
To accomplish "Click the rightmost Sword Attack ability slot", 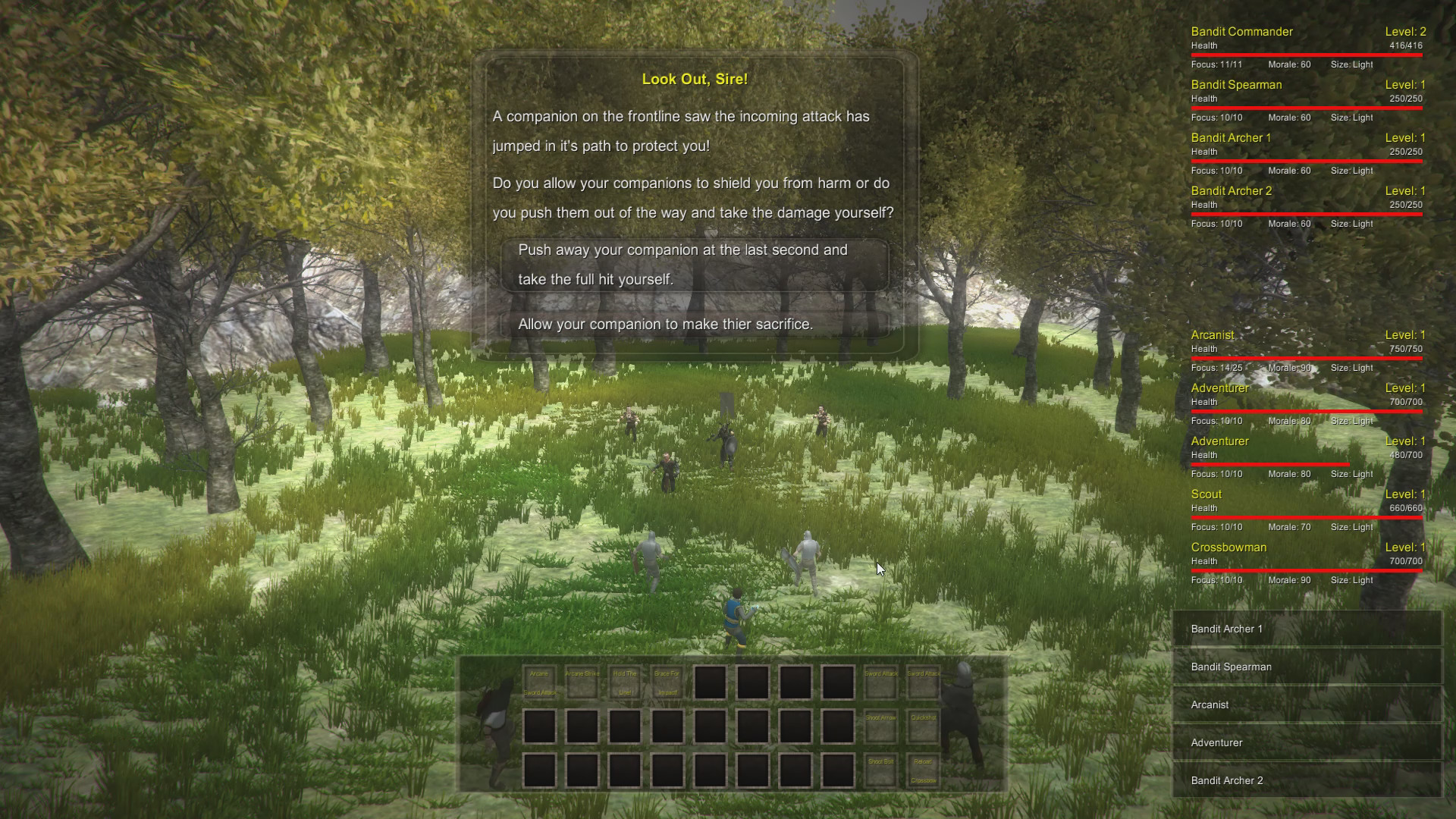I will [923, 681].
